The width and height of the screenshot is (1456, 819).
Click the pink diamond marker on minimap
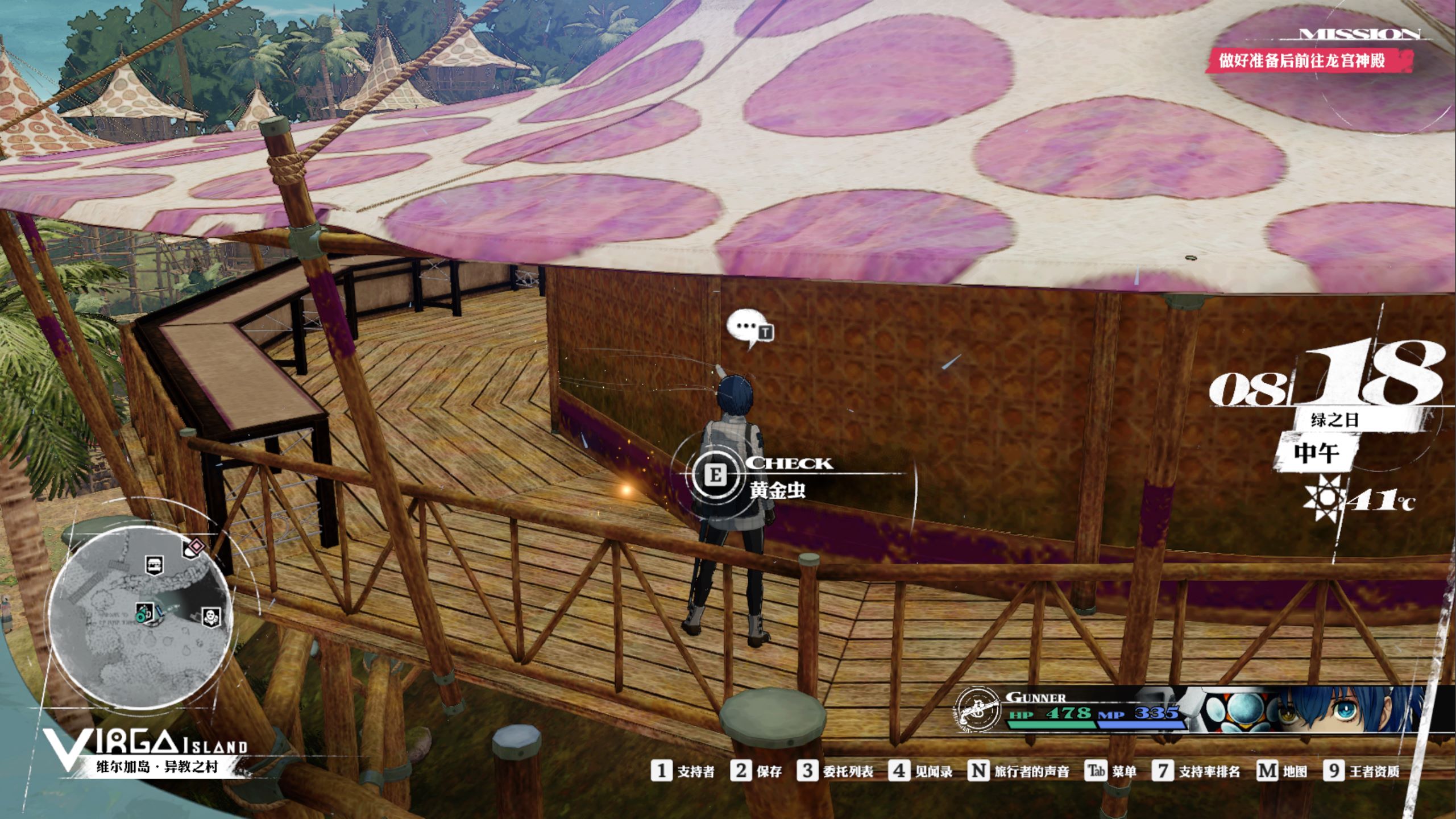point(196,547)
